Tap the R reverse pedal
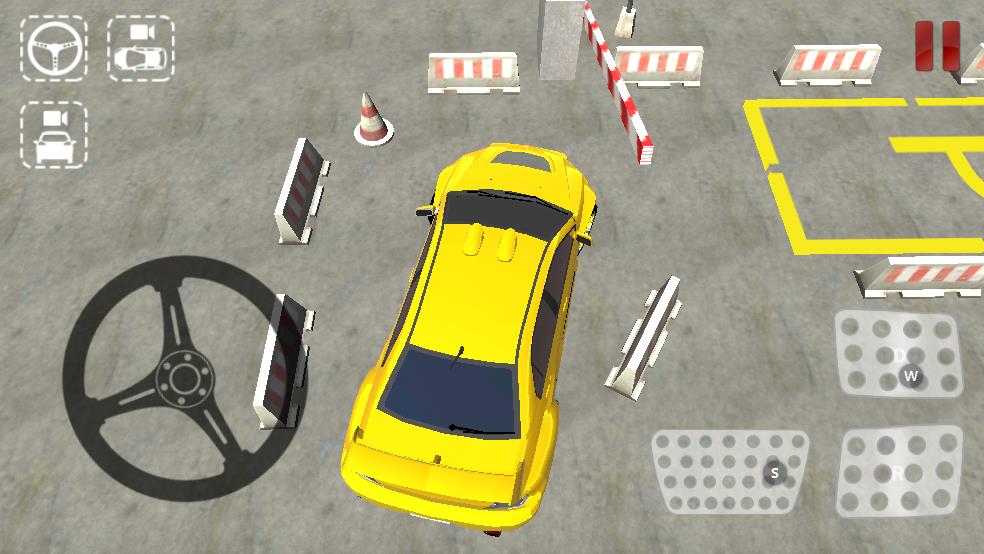Viewport: 984px width, 554px height. point(899,473)
